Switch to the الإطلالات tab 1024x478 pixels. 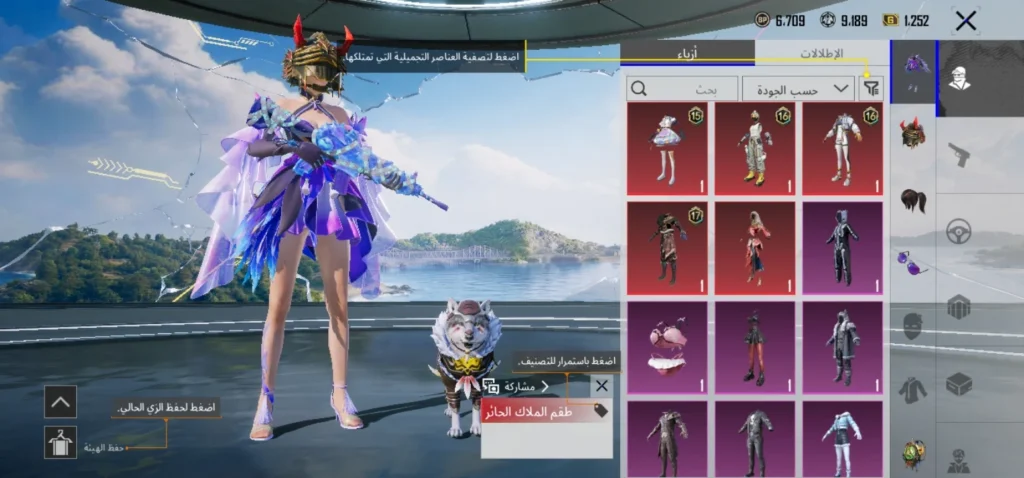click(821, 54)
